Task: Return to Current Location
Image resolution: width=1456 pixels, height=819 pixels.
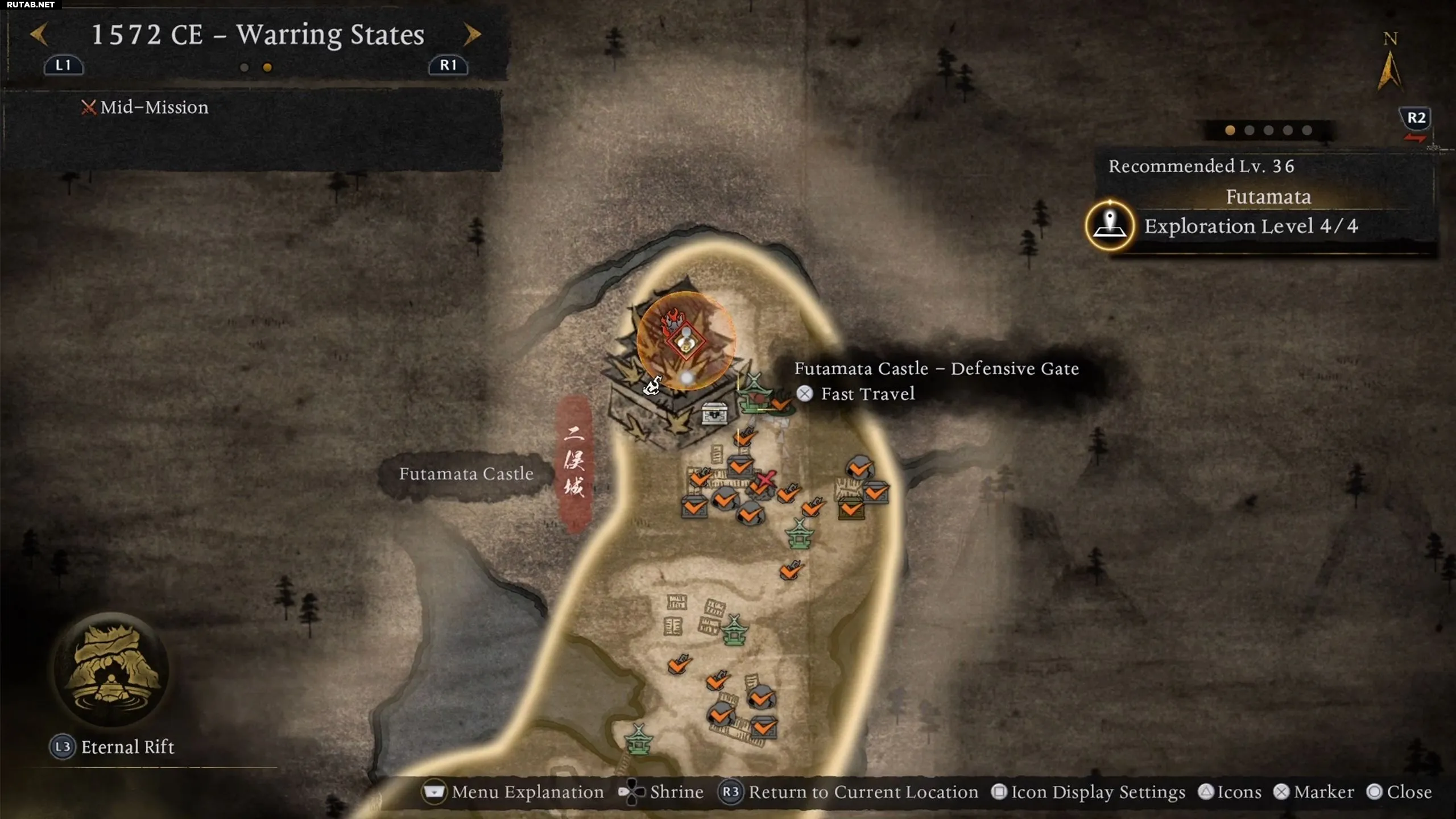Action: click(848, 792)
